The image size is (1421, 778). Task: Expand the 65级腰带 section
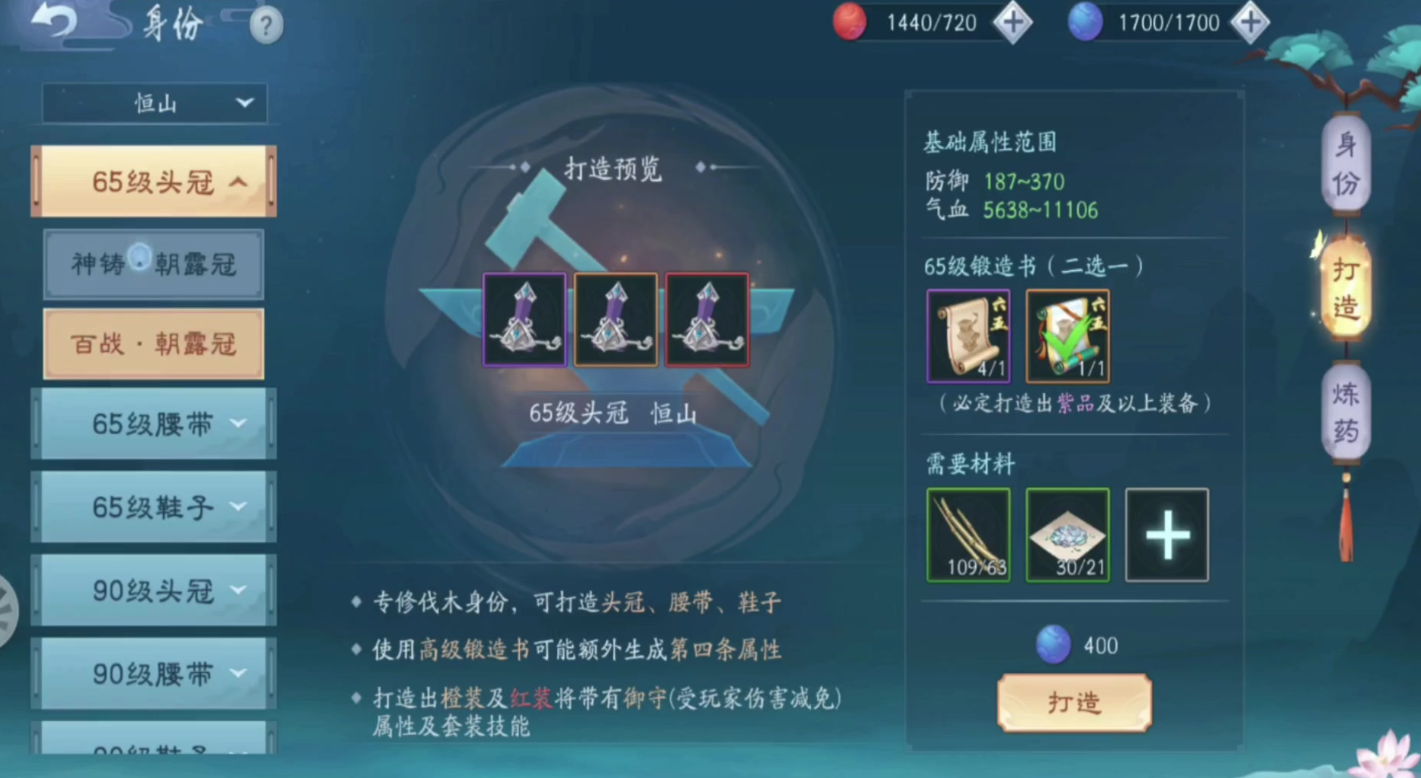point(153,424)
